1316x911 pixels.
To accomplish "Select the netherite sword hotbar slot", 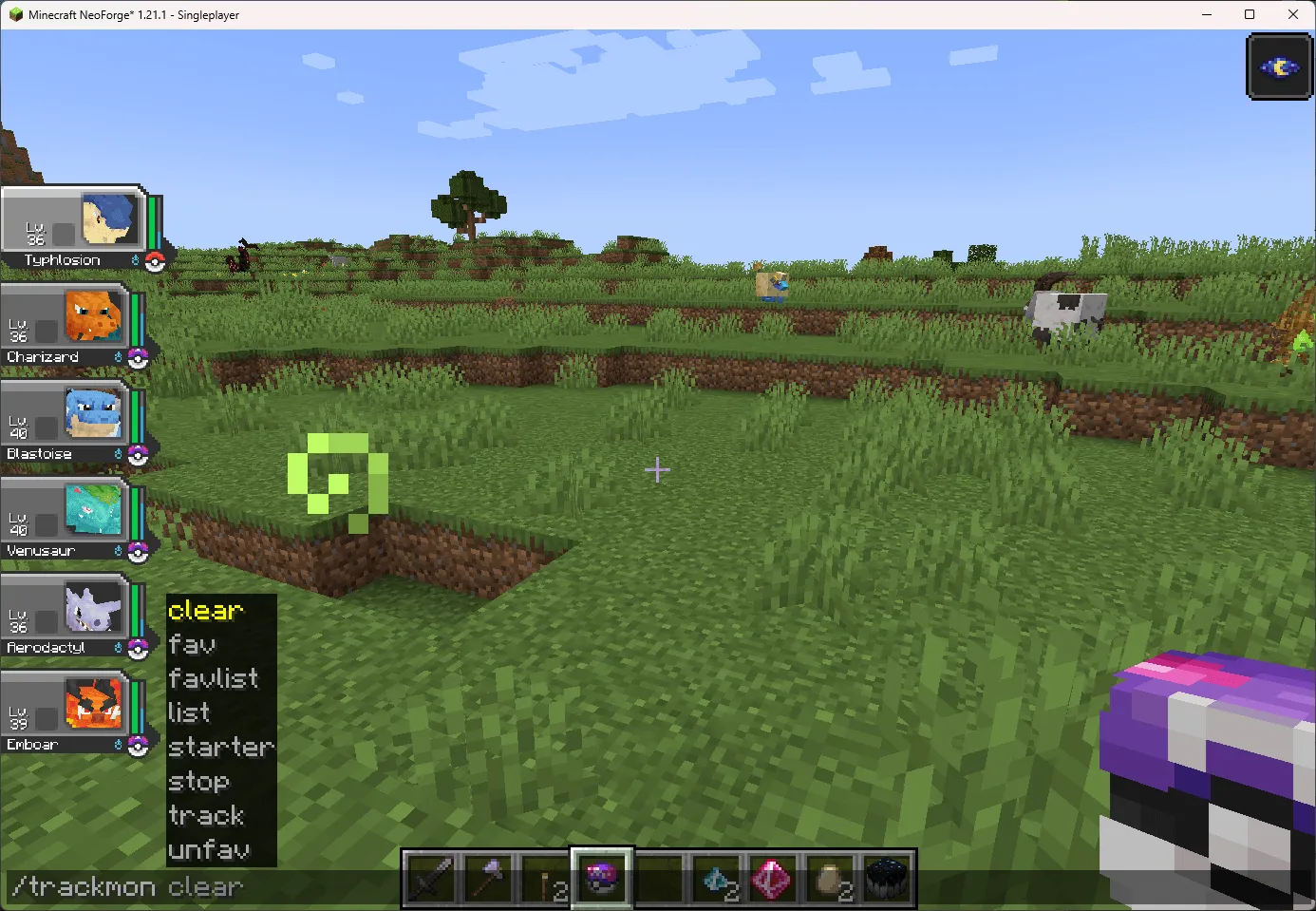I will [x=430, y=876].
